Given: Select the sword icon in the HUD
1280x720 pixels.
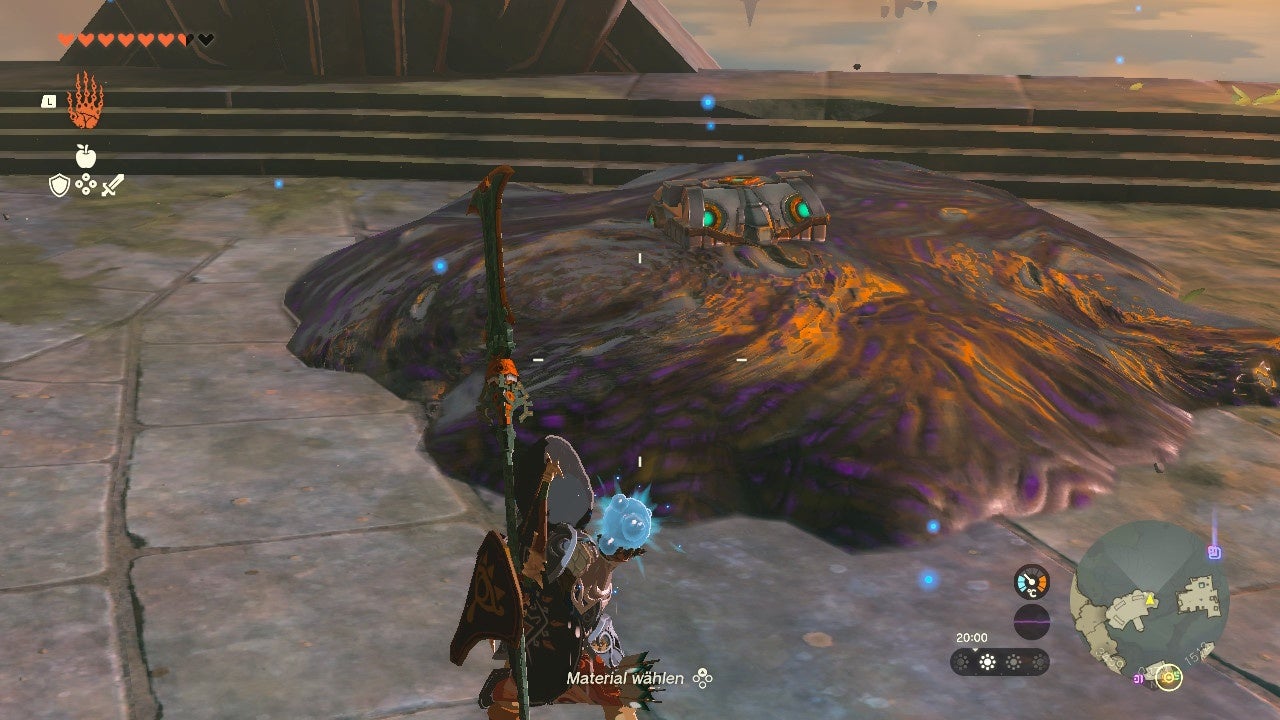Looking at the screenshot, I should coord(113,183).
